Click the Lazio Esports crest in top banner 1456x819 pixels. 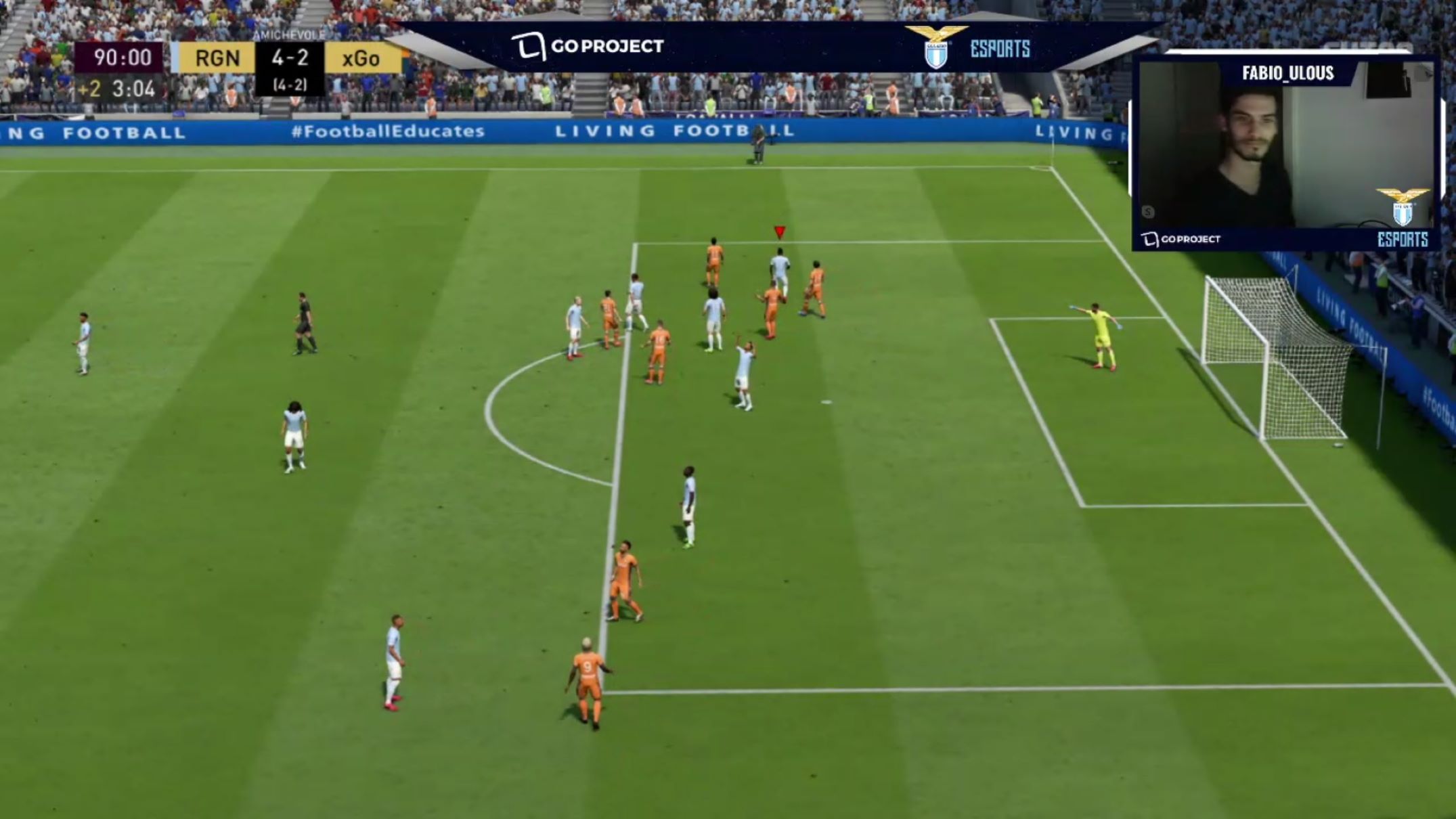click(936, 47)
